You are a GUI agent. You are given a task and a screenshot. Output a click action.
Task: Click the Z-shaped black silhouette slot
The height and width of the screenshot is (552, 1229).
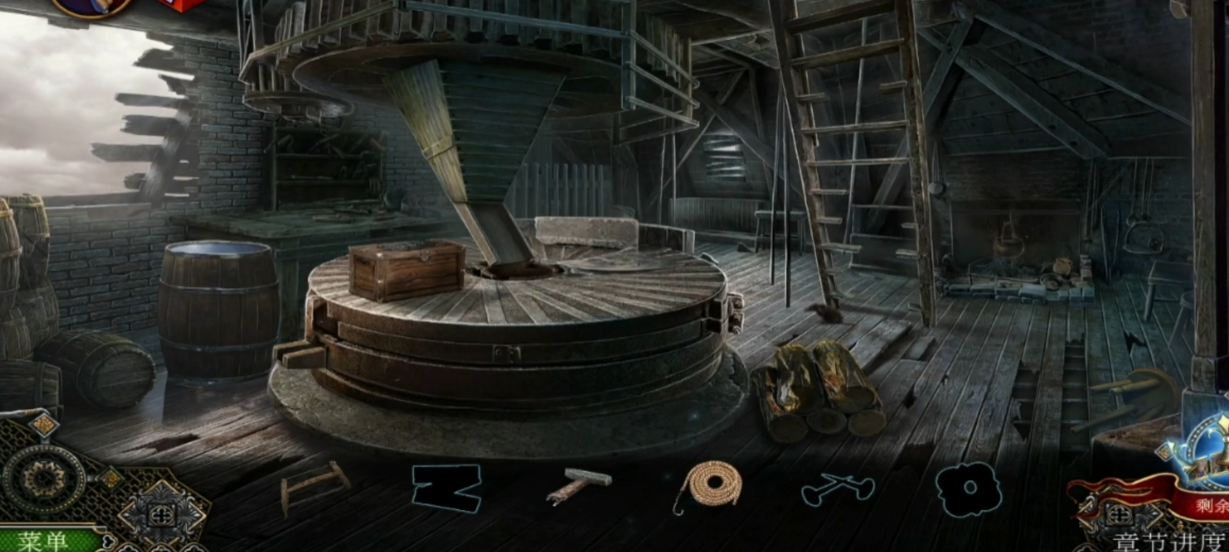click(x=446, y=488)
